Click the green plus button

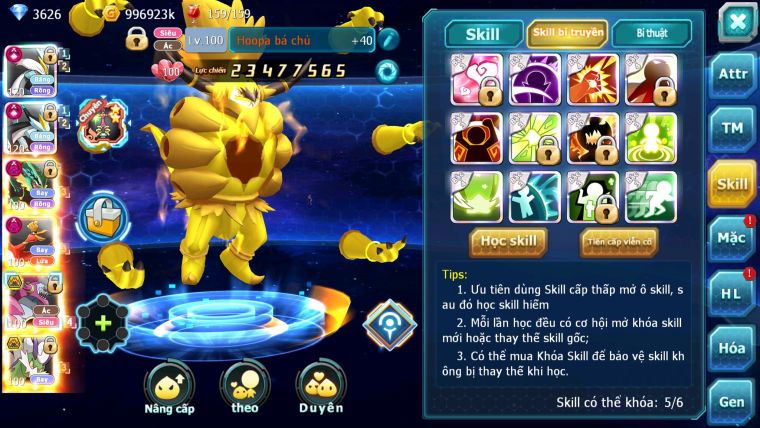coord(103,323)
